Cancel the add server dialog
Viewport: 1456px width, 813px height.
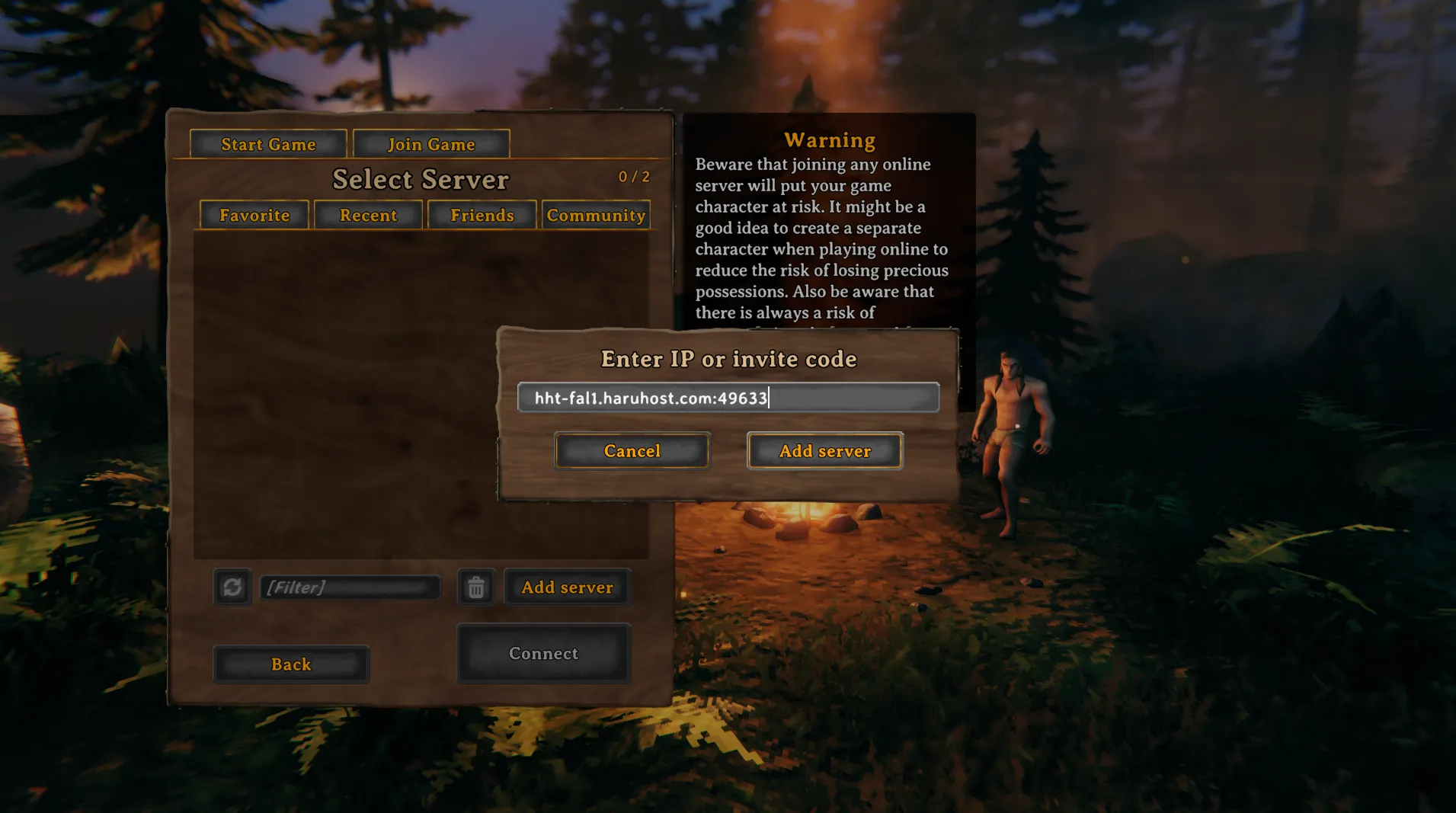coord(632,450)
